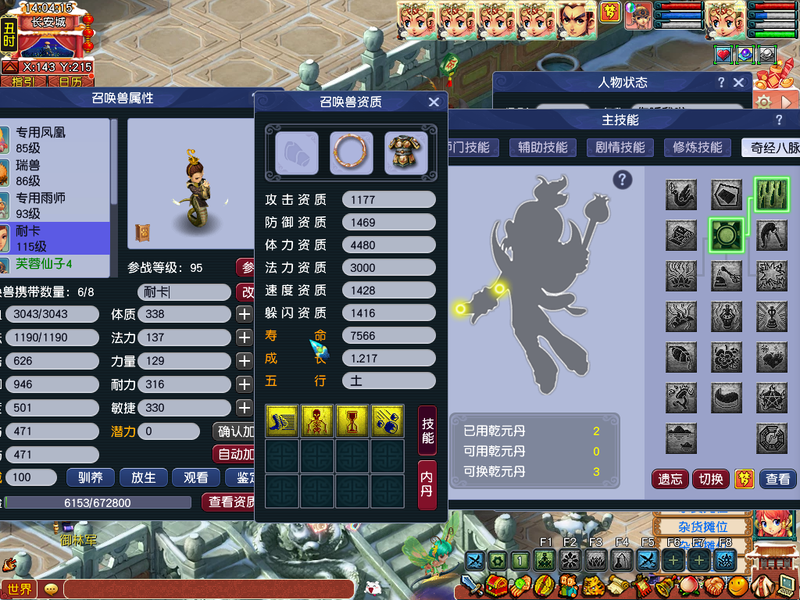Click the 世界 chat channel selector

pyautogui.click(x=20, y=589)
